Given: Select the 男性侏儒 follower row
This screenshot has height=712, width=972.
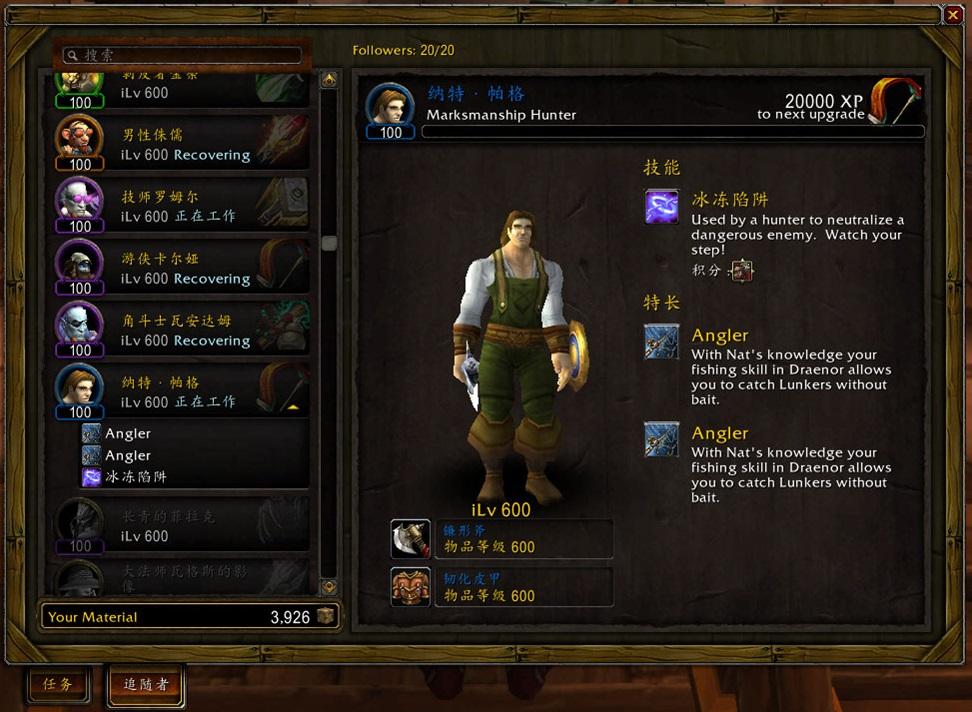Looking at the screenshot, I should (182, 144).
